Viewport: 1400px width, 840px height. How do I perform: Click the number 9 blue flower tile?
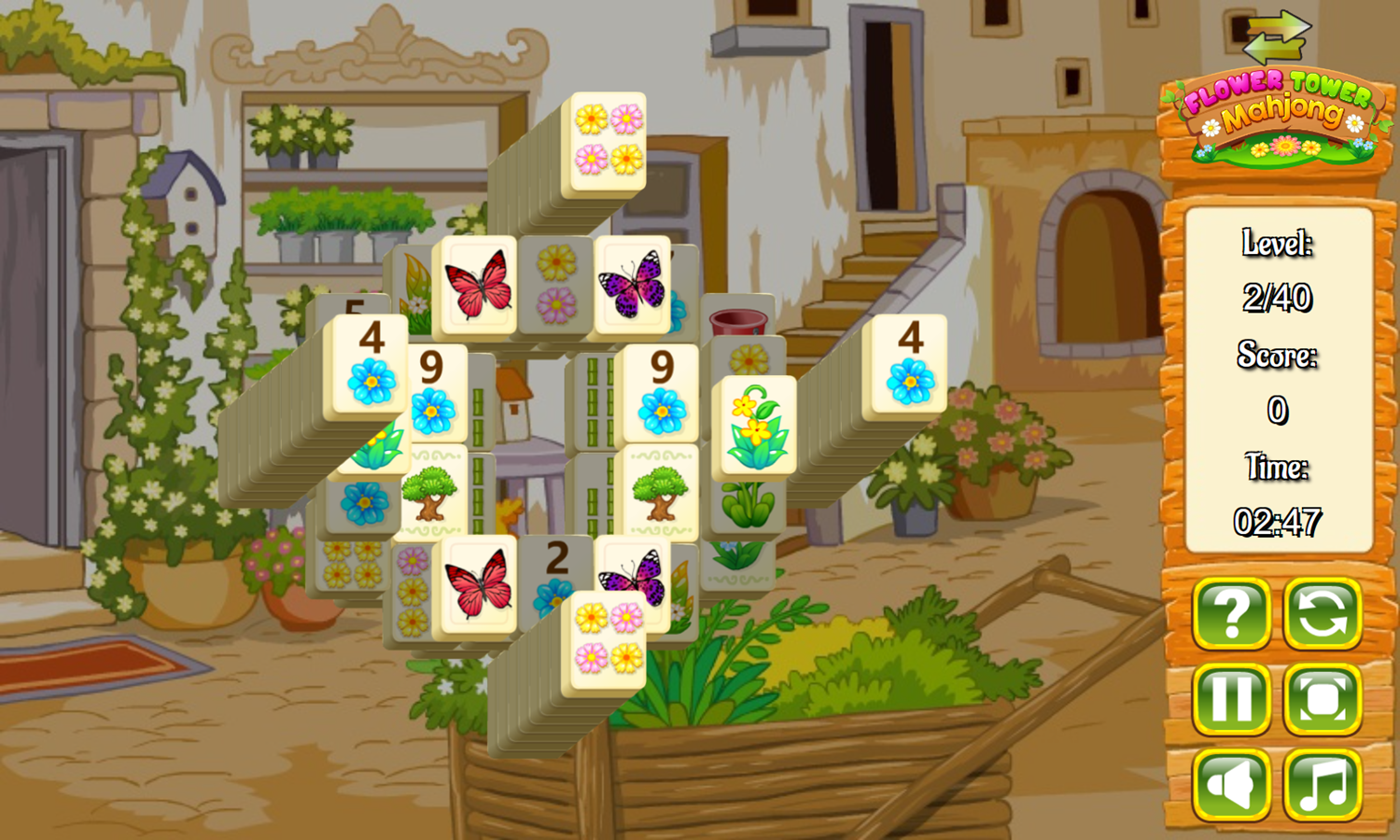pos(661,392)
